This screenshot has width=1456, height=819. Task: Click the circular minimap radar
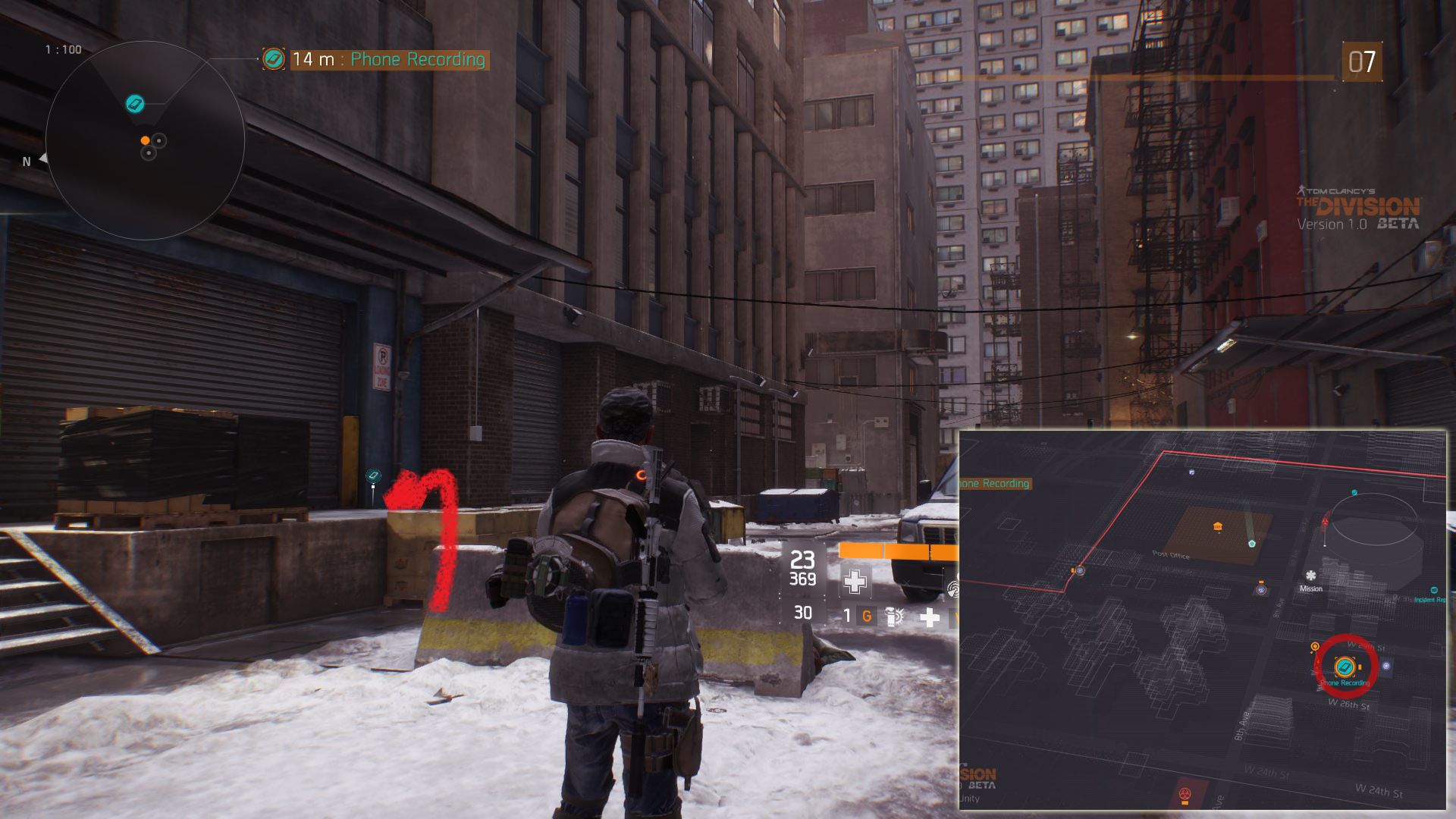click(x=145, y=140)
